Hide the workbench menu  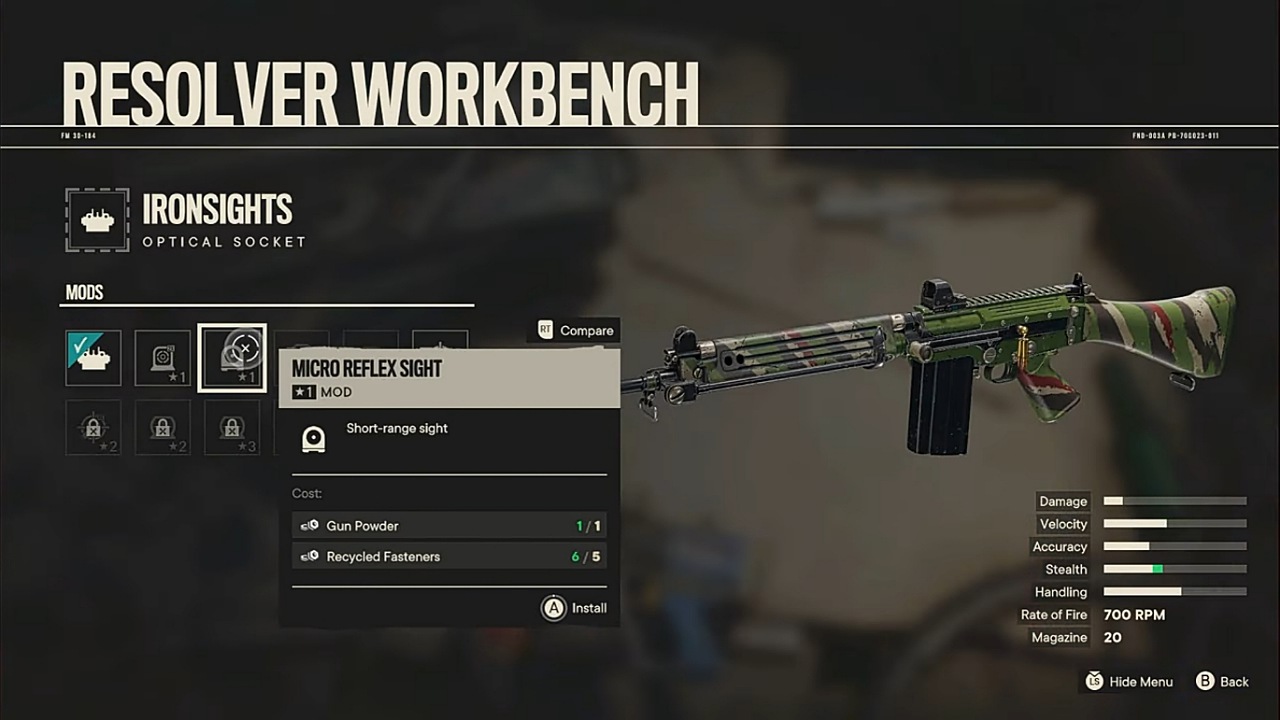click(x=1129, y=681)
